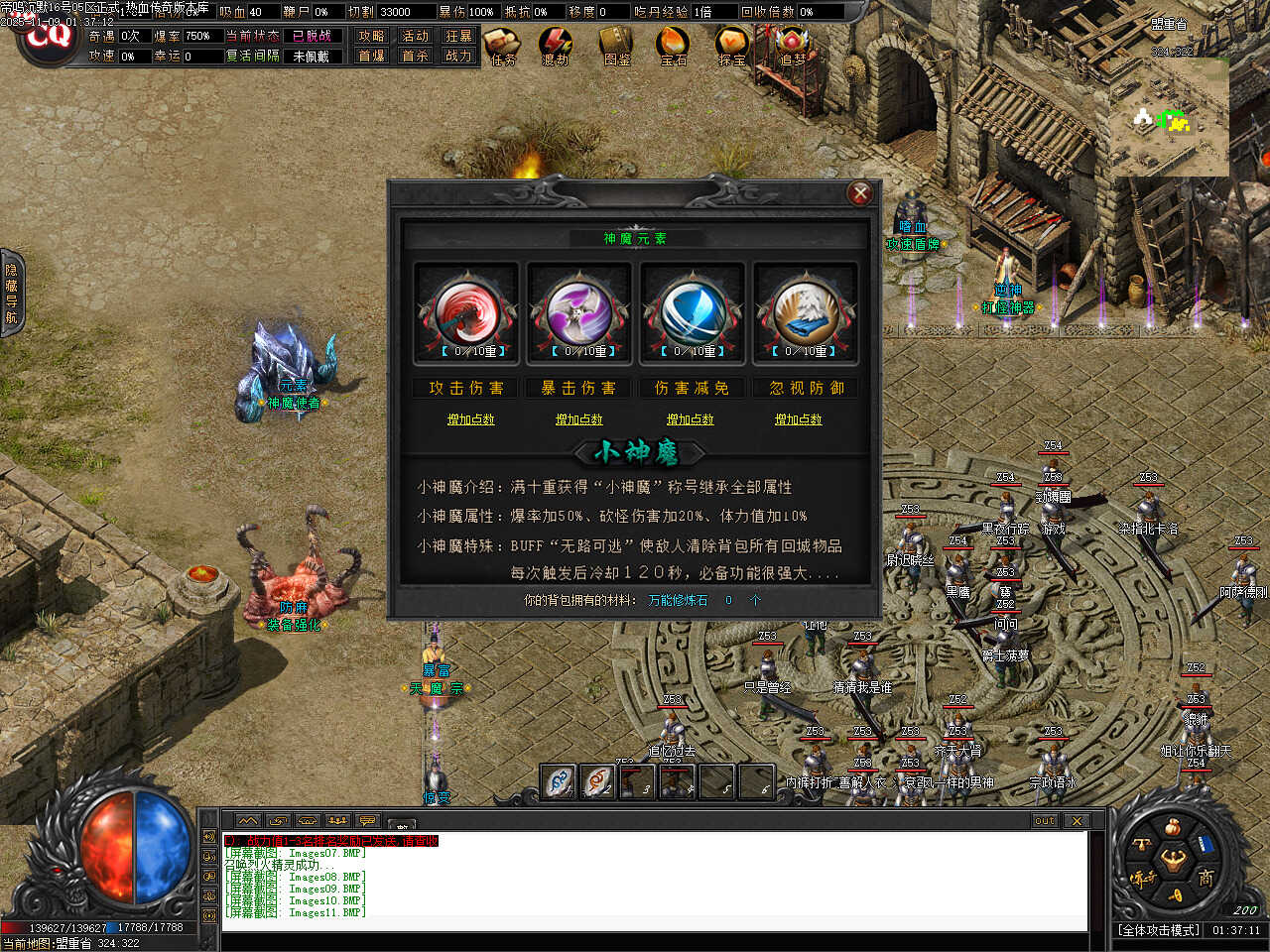The width and height of the screenshot is (1270, 952).
Task: Add points to 忽视防御
Action: pos(799,419)
